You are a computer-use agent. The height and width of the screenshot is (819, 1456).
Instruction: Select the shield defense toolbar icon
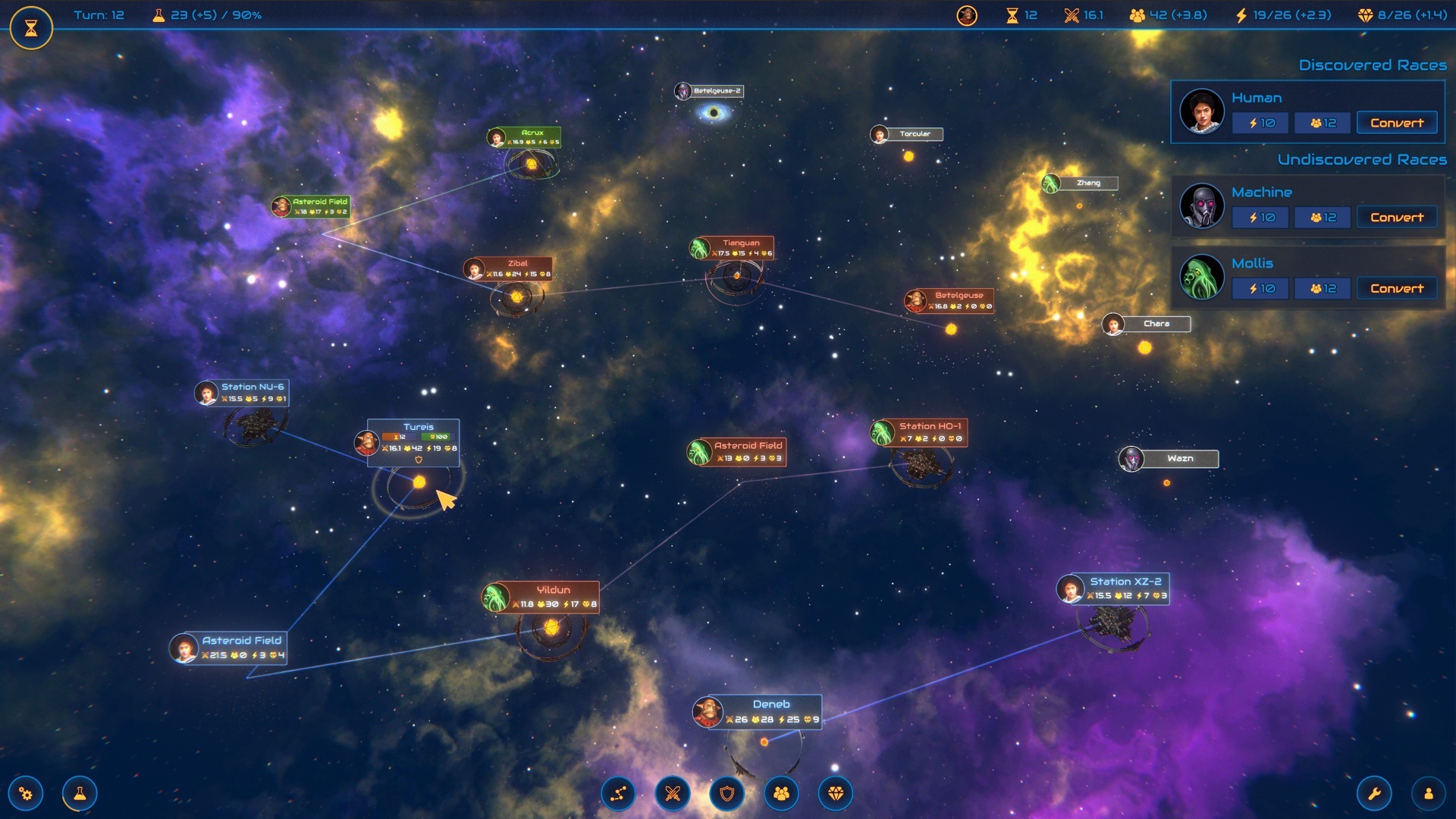click(x=727, y=794)
